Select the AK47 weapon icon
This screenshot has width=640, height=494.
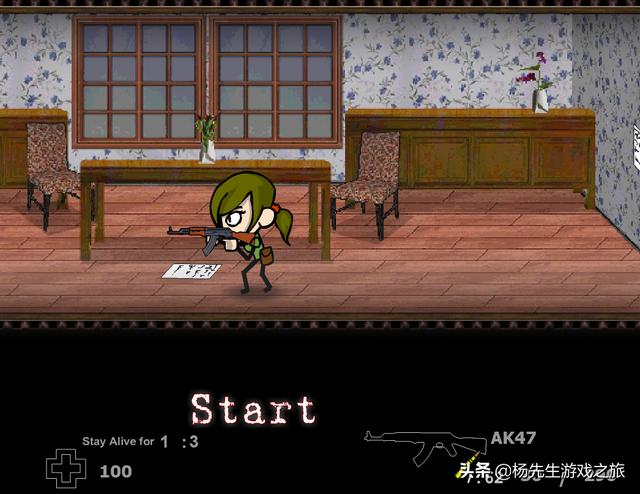(423, 447)
